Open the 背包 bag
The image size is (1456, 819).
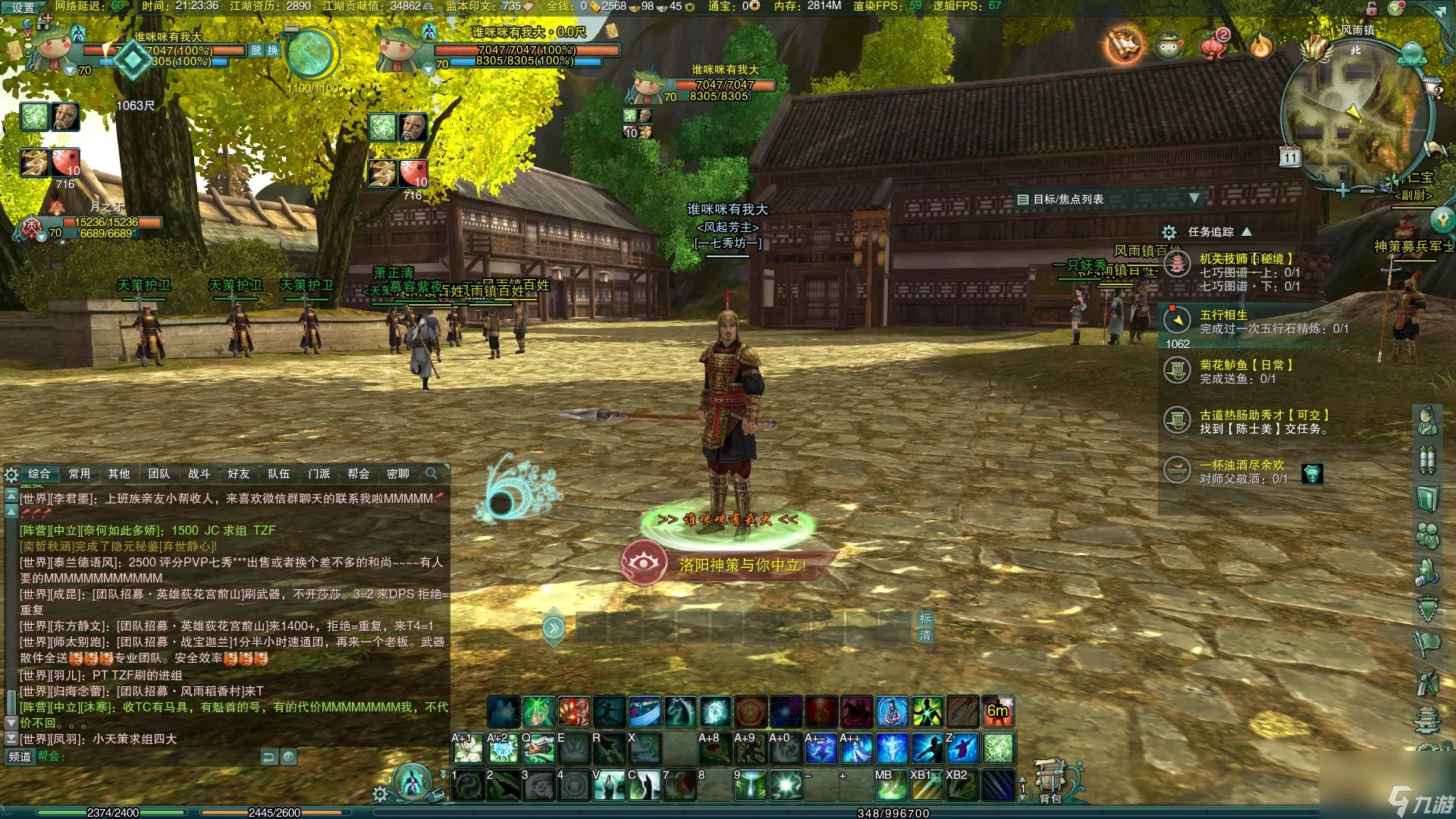pyautogui.click(x=1050, y=783)
